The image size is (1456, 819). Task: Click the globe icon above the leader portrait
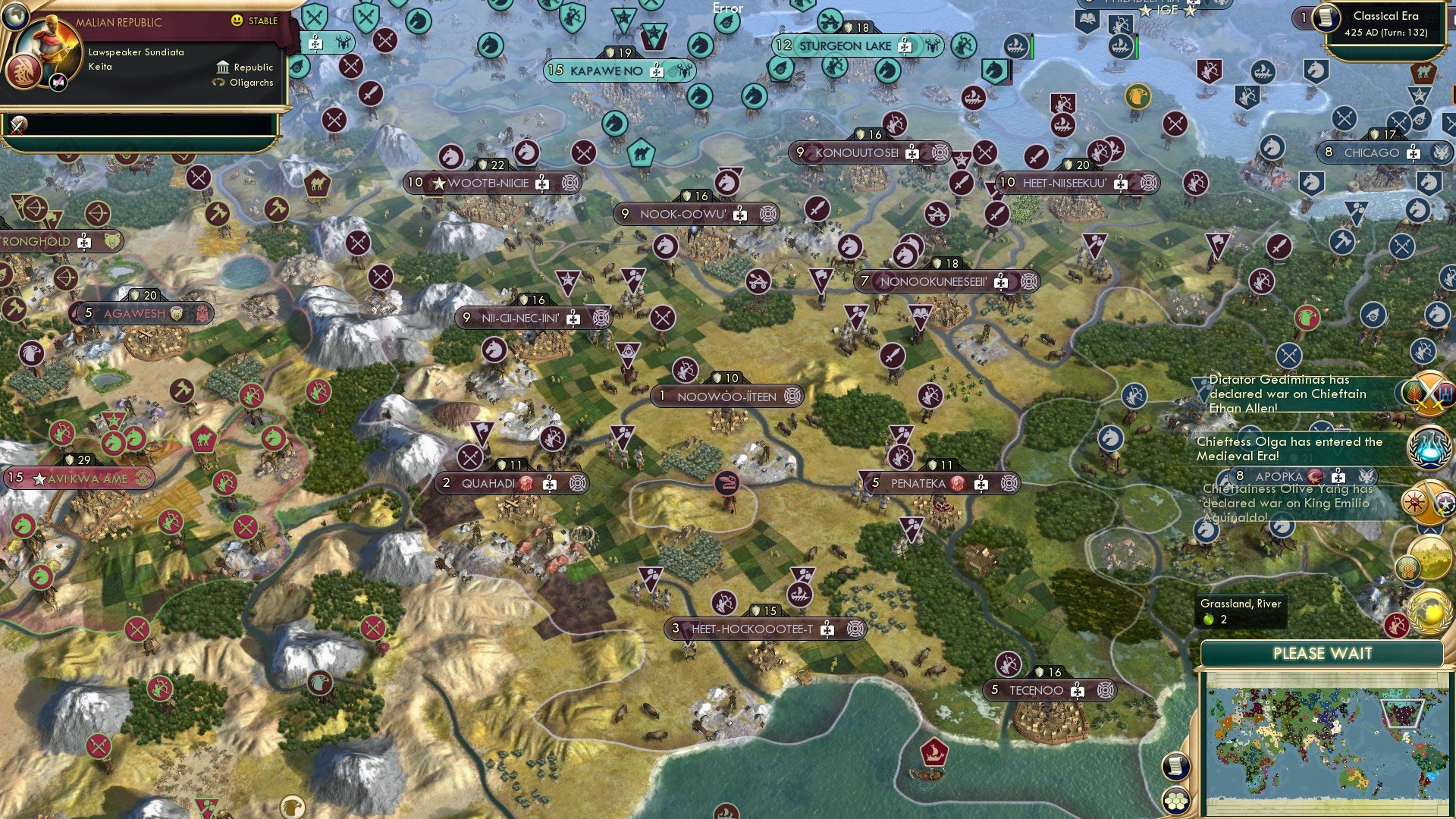(x=16, y=17)
